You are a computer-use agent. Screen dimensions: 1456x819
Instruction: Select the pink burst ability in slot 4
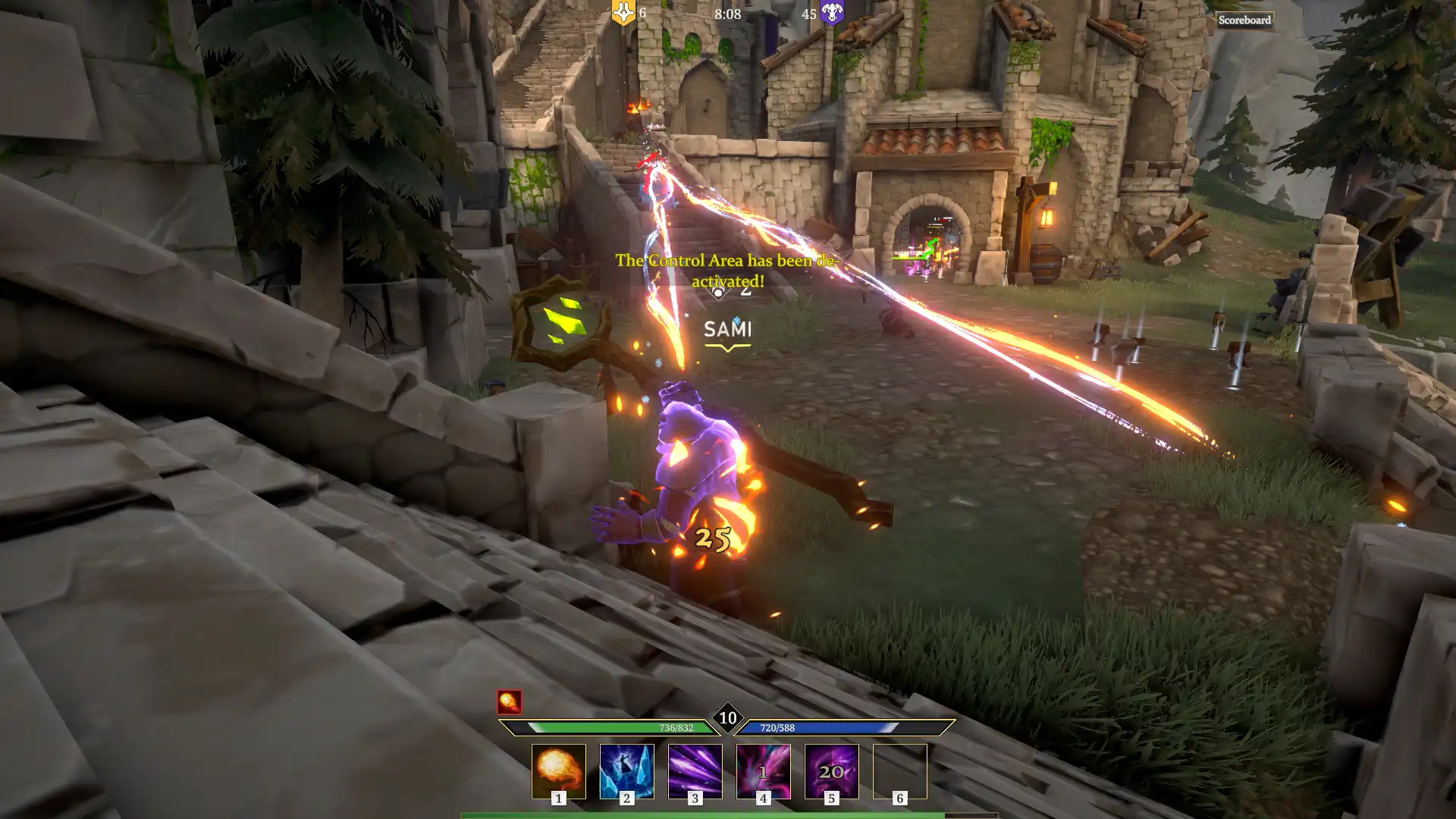tap(764, 771)
